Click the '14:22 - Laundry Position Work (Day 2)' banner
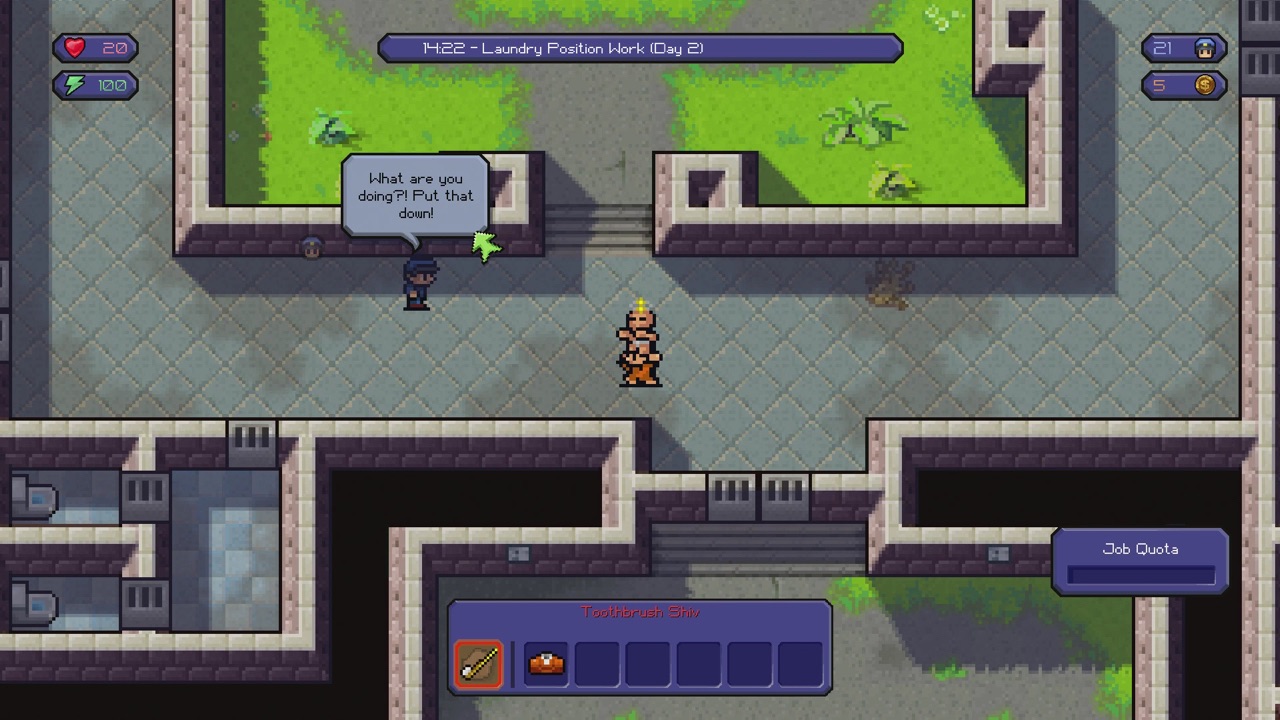This screenshot has height=720, width=1280. click(640, 48)
